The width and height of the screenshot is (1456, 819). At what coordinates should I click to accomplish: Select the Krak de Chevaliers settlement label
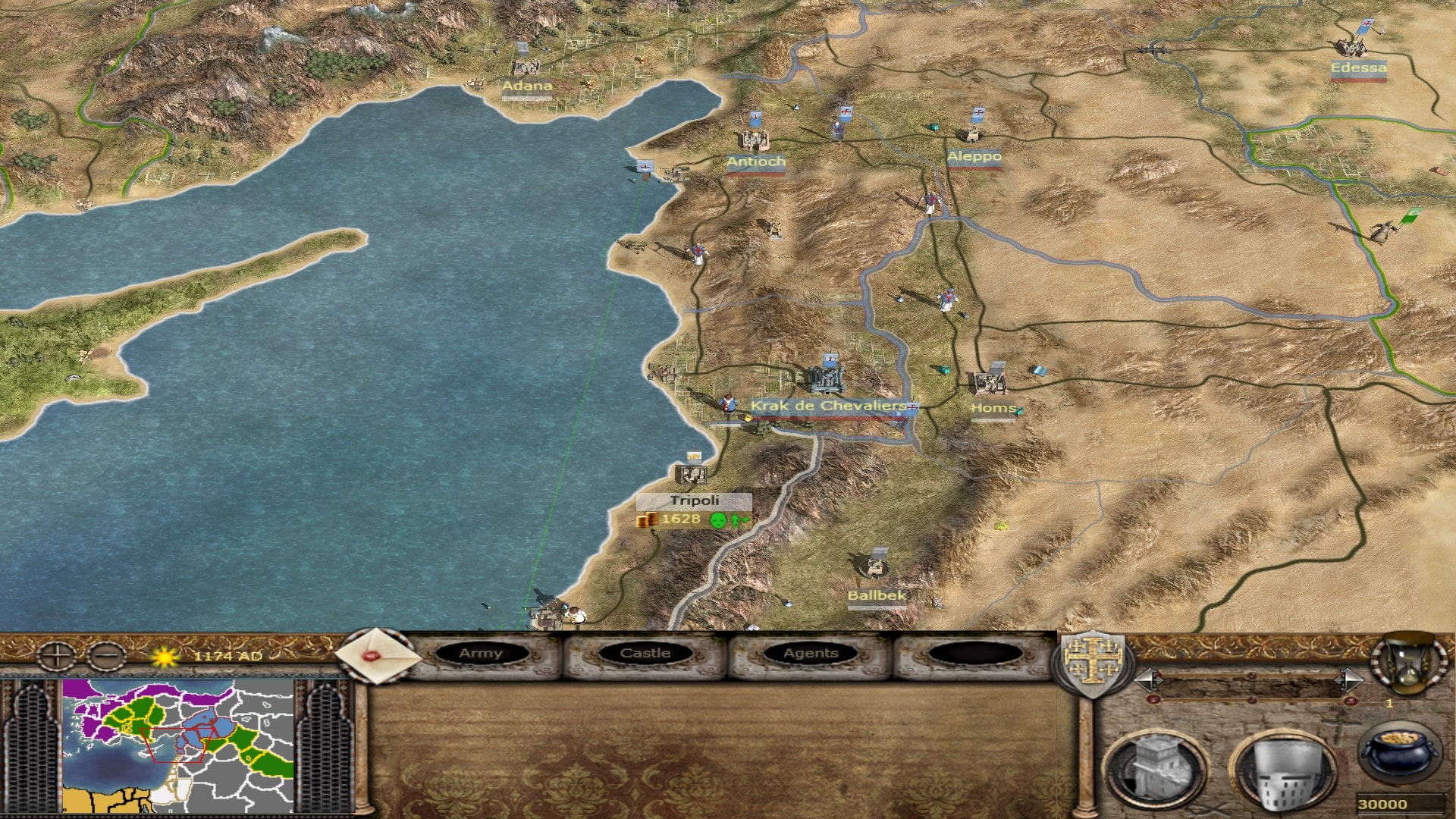click(828, 406)
